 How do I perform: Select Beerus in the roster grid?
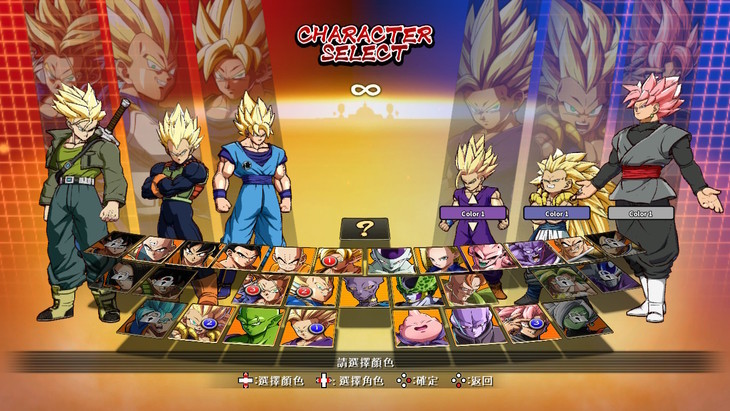point(364,292)
